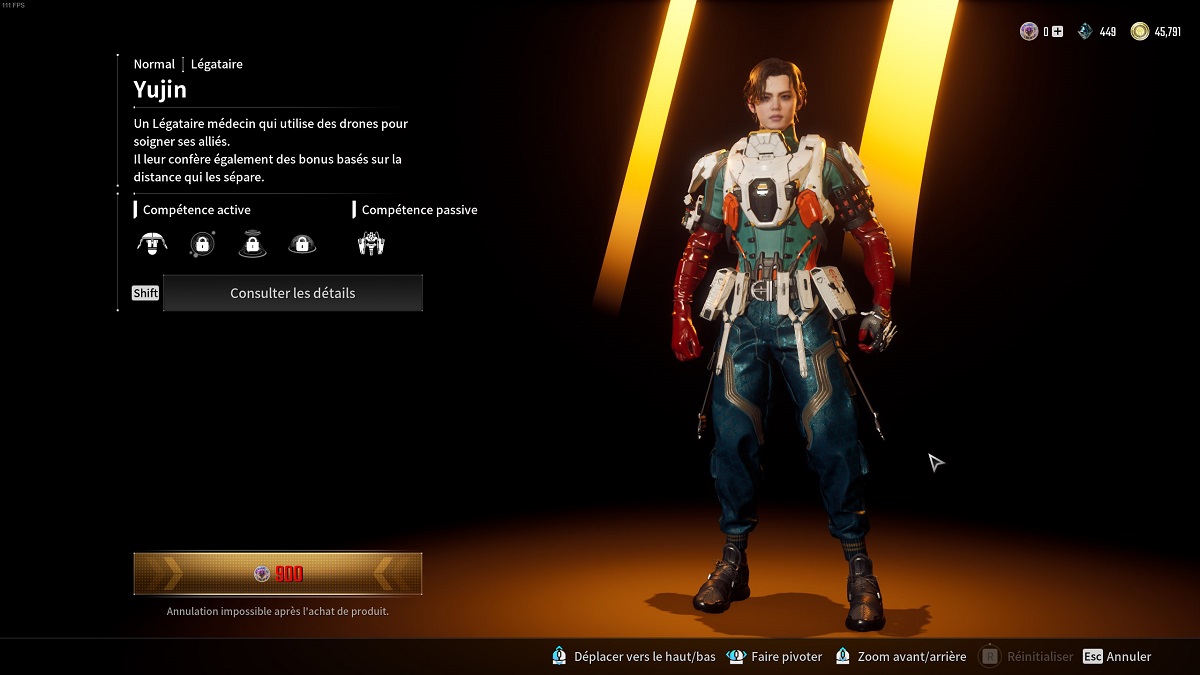The image size is (1200, 675).
Task: Buy Yujin with the 900 purchase button
Action: (278, 574)
